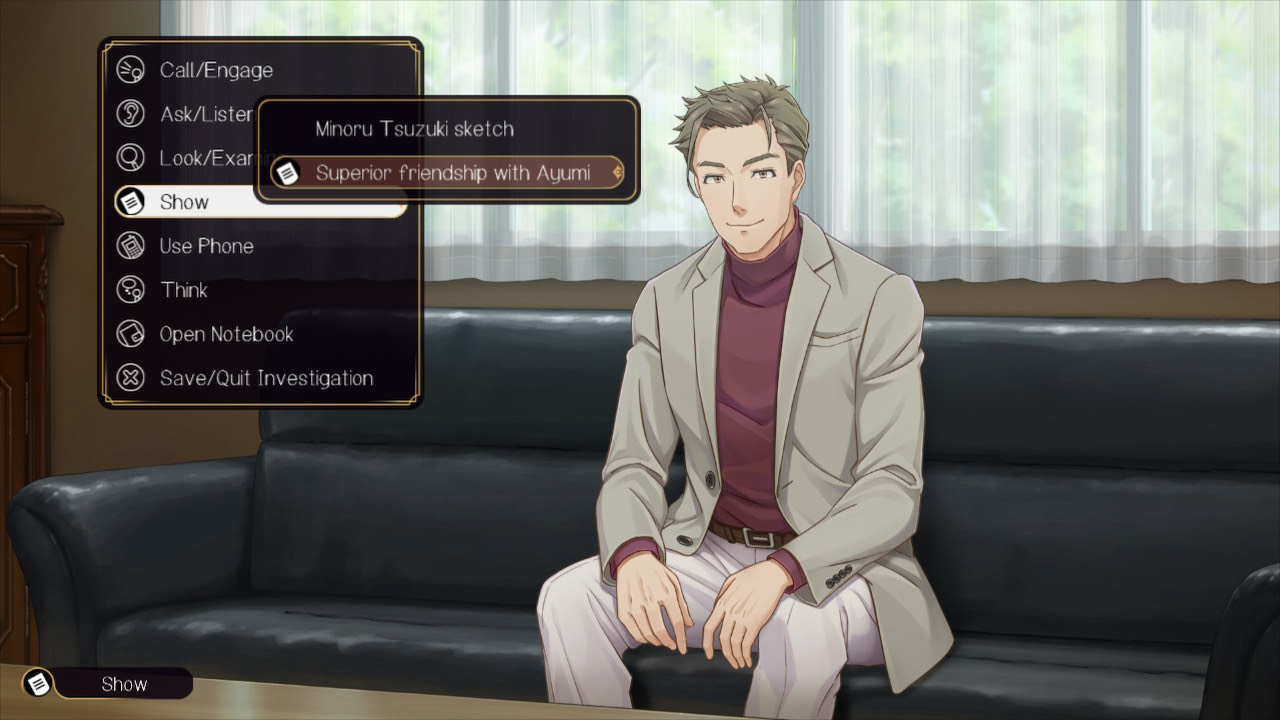The image size is (1280, 720).
Task: Select Save/Quit Investigation
Action: (x=266, y=378)
